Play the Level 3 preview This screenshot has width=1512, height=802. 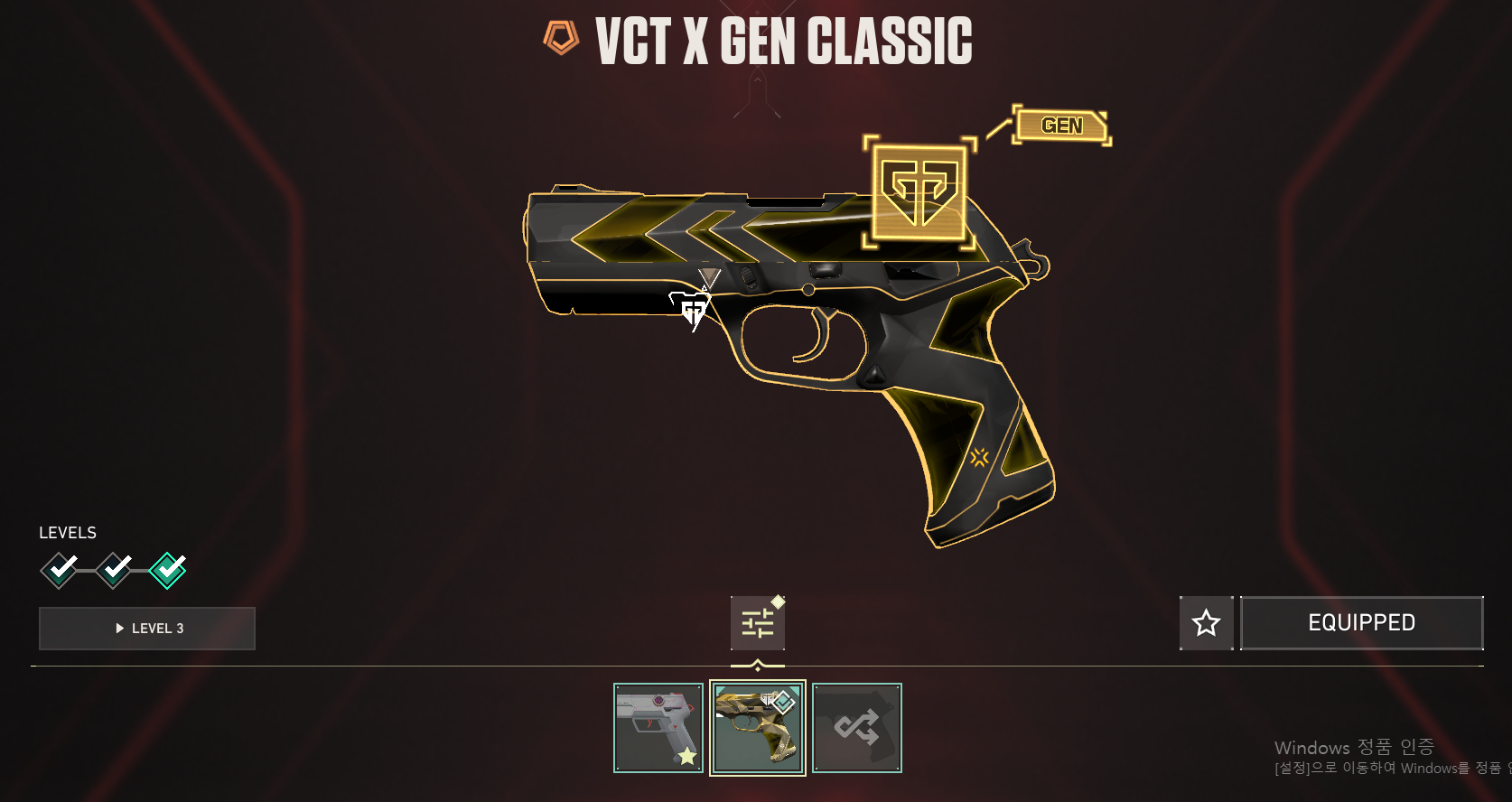click(x=147, y=629)
